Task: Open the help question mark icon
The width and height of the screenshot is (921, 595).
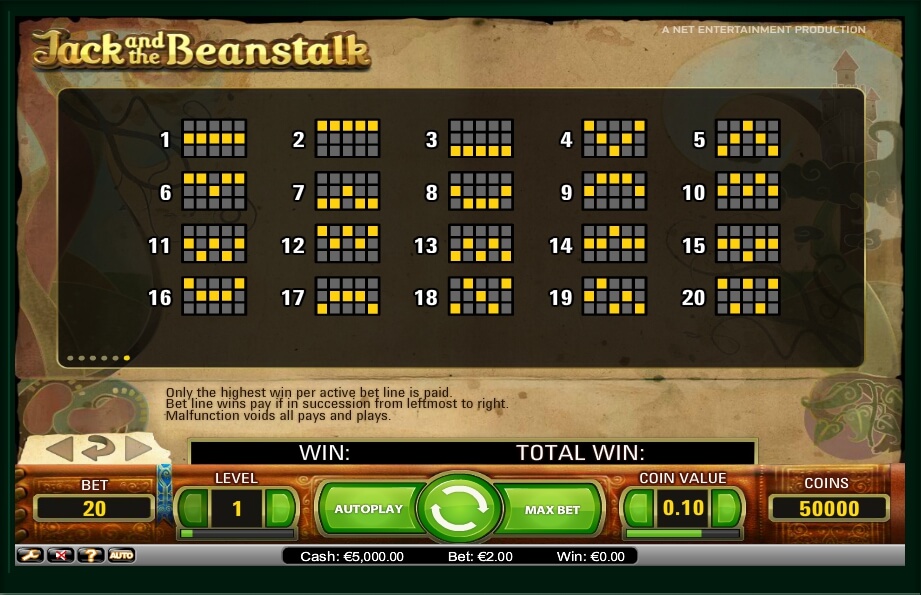Action: point(90,555)
